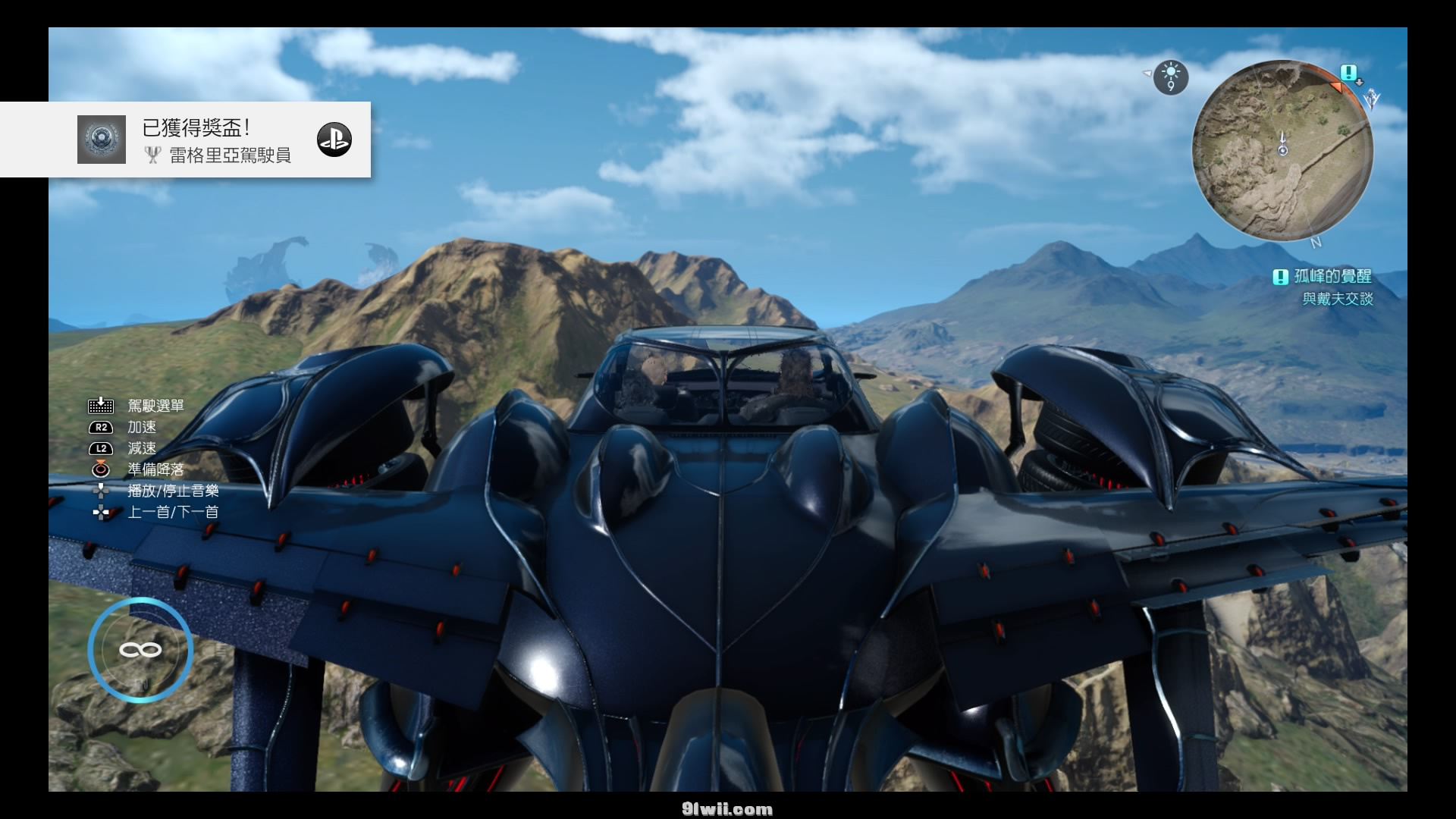The image size is (1456, 819).
Task: Click the sun time-of-day icon
Action: point(1171,77)
